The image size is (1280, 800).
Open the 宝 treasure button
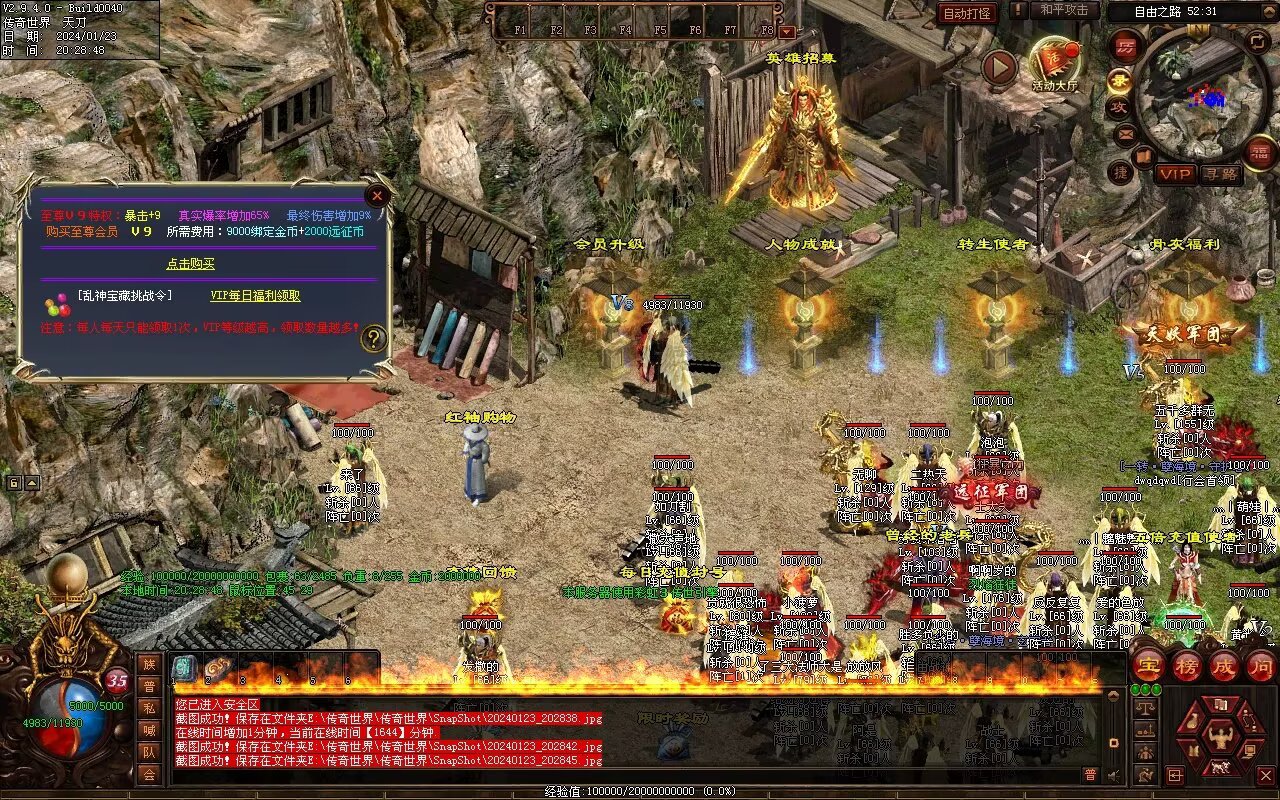[1148, 666]
